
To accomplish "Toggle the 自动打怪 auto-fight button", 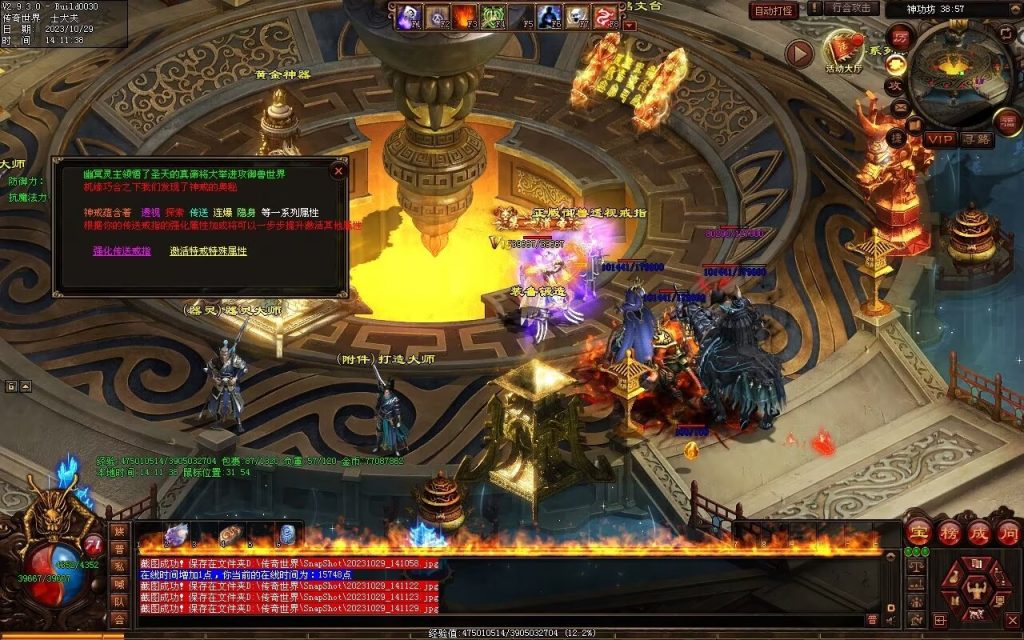I will 774,11.
